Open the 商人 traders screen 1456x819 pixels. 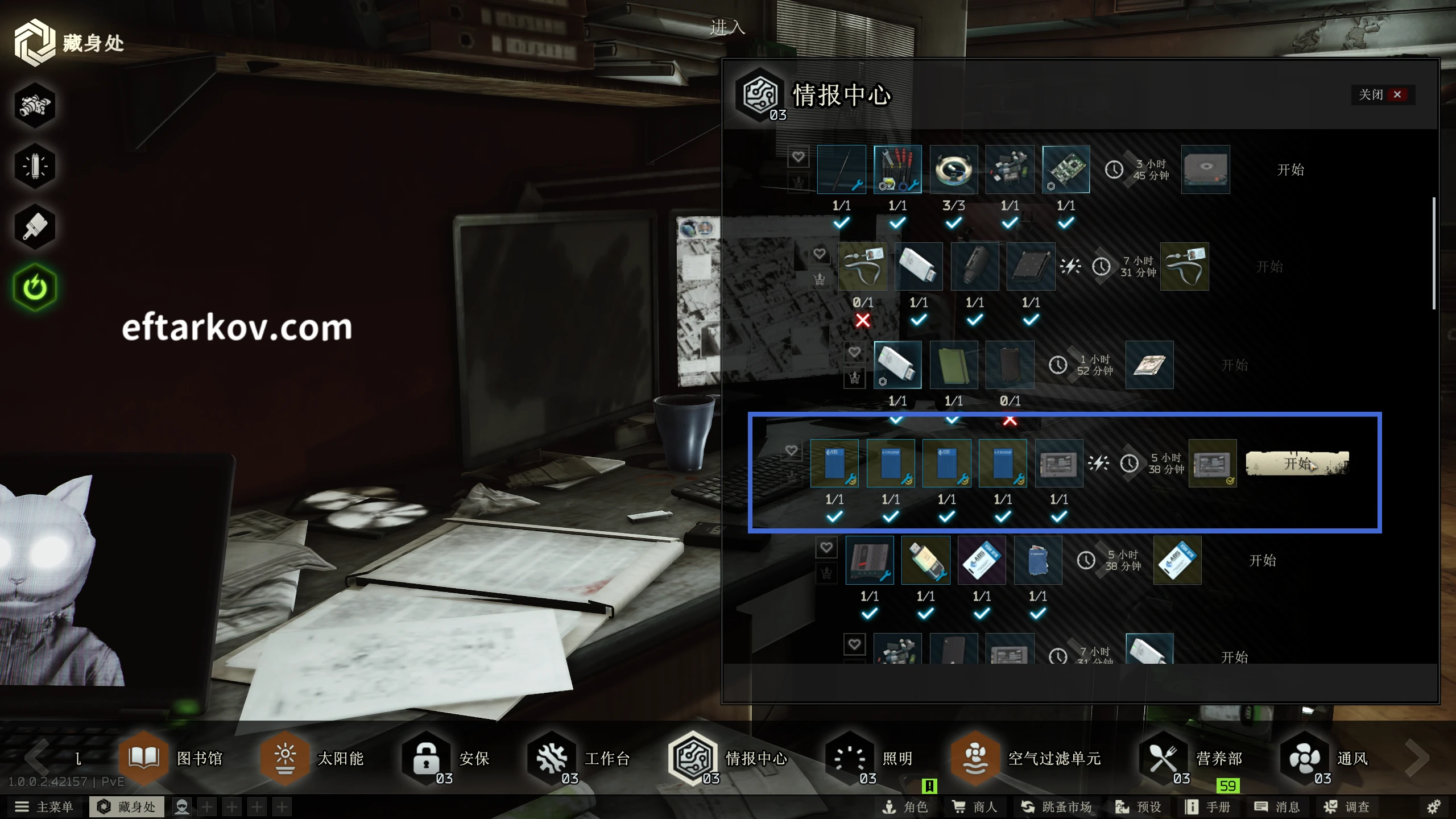[x=975, y=806]
